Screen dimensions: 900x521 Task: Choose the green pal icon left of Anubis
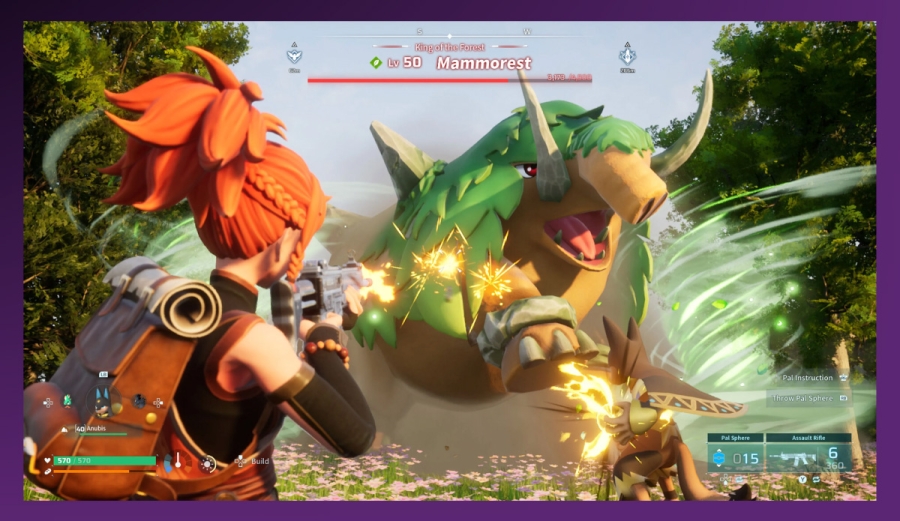point(68,401)
